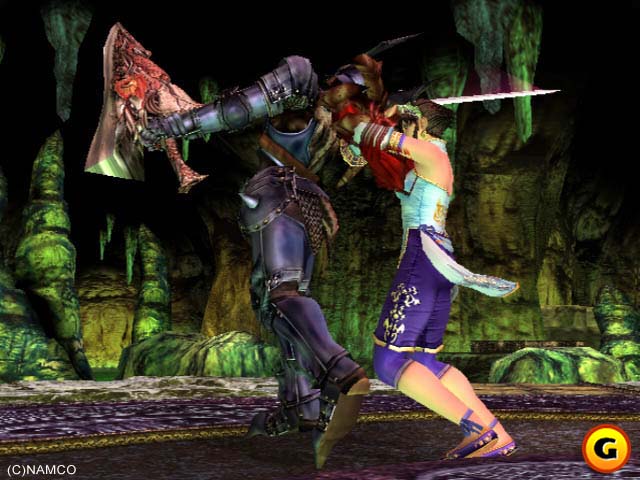Click the GameSpot G logo watermark
Image resolution: width=640 pixels, height=480 pixels.
tap(605, 447)
